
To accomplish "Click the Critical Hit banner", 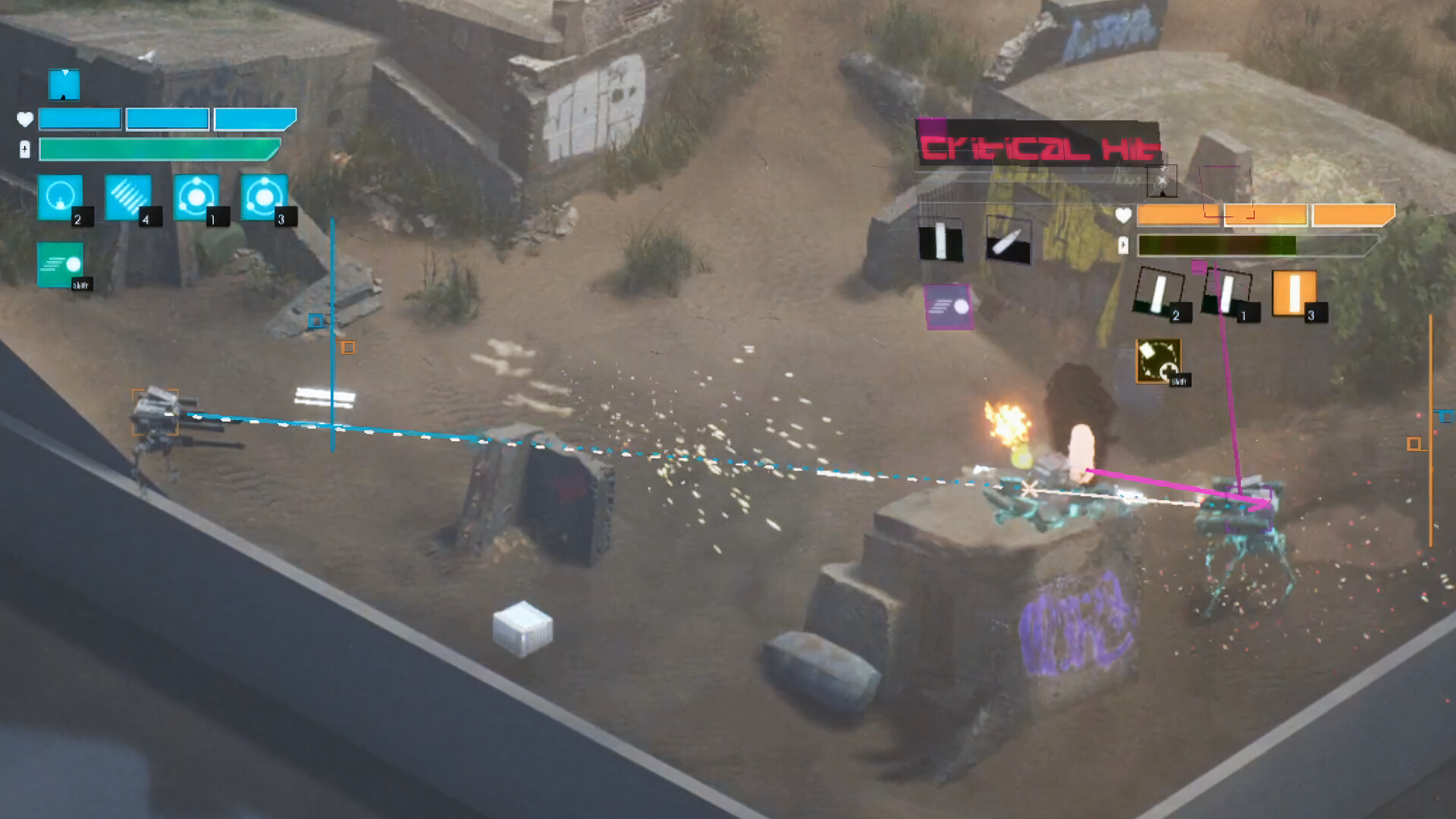I will click(x=1039, y=144).
